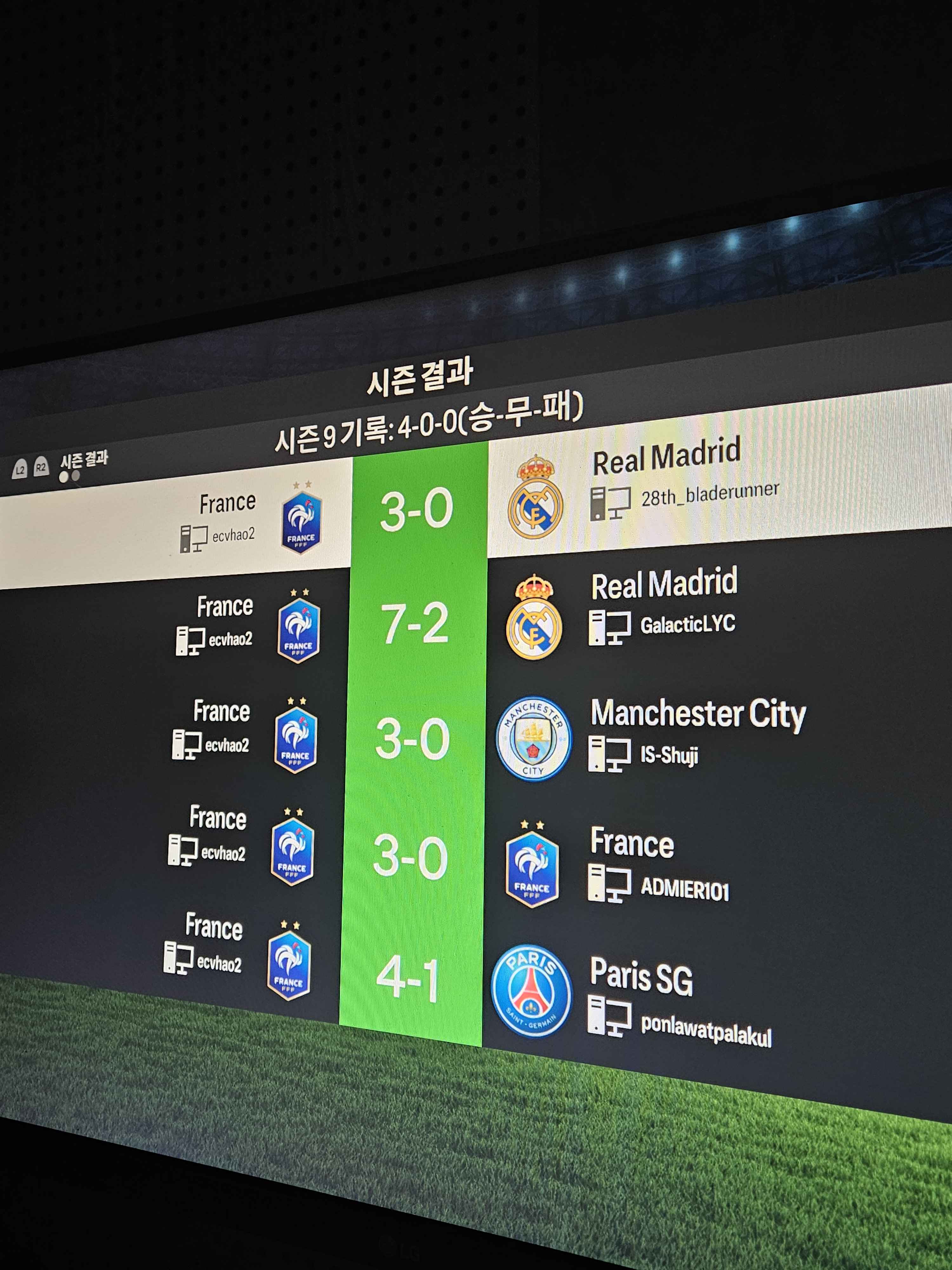
Task: Click the 시즌 결과 page tab label
Action: pyautogui.click(x=84, y=460)
